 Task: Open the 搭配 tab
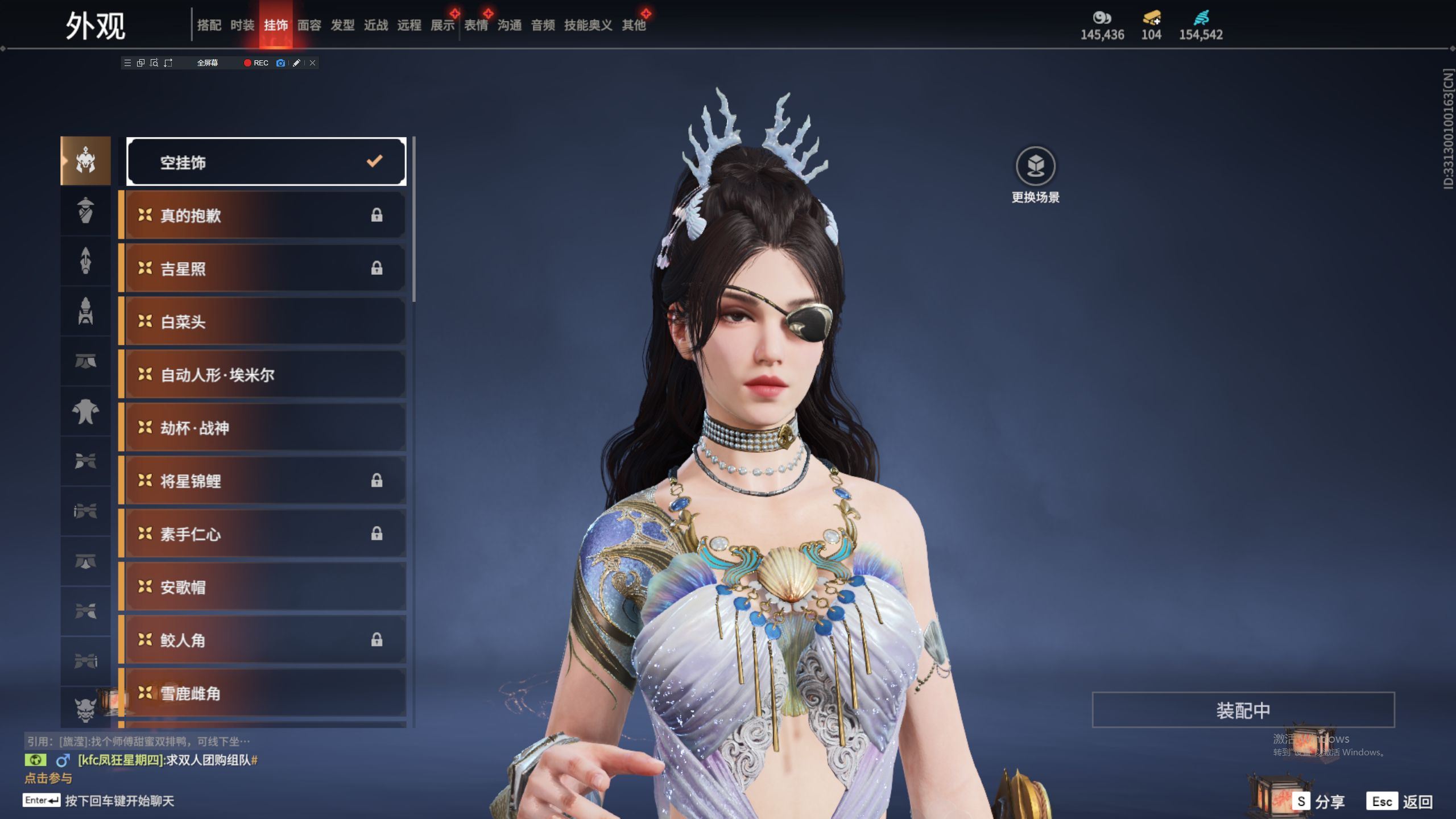point(209,25)
